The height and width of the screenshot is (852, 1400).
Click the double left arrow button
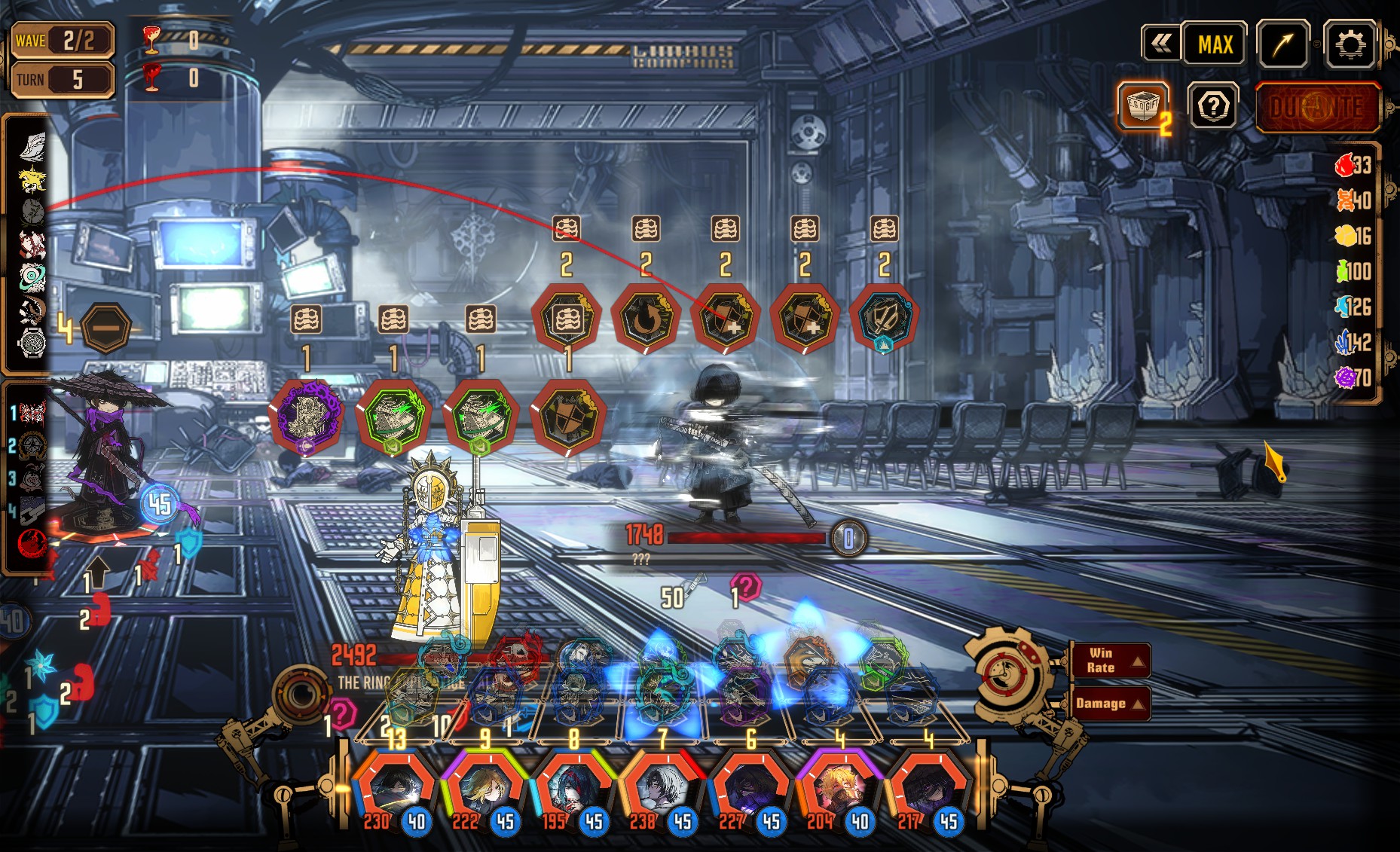coord(1161,44)
